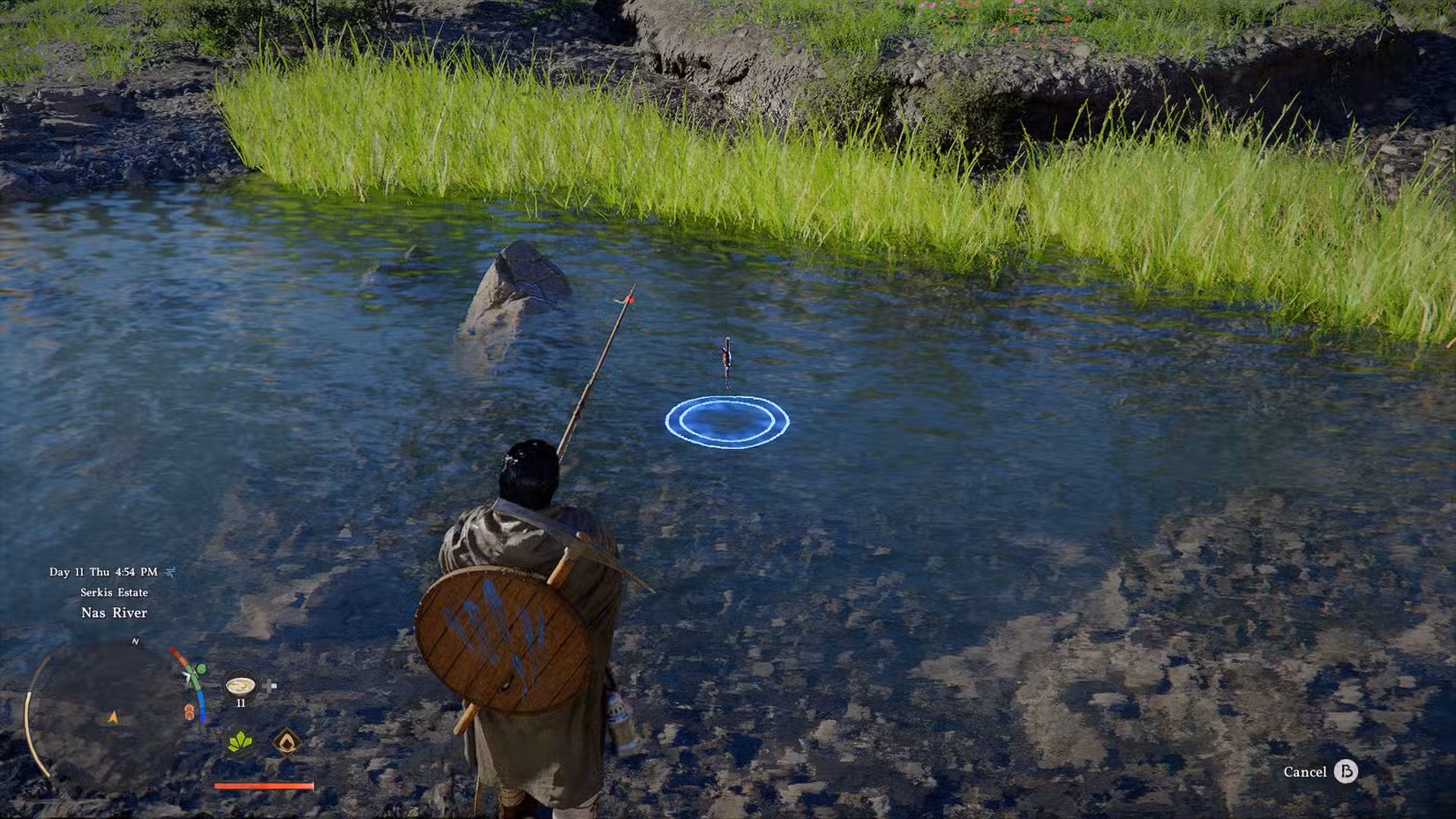Screen dimensions: 1456x819
Task: Click the blue segment of the stamina arc
Action: (202, 706)
